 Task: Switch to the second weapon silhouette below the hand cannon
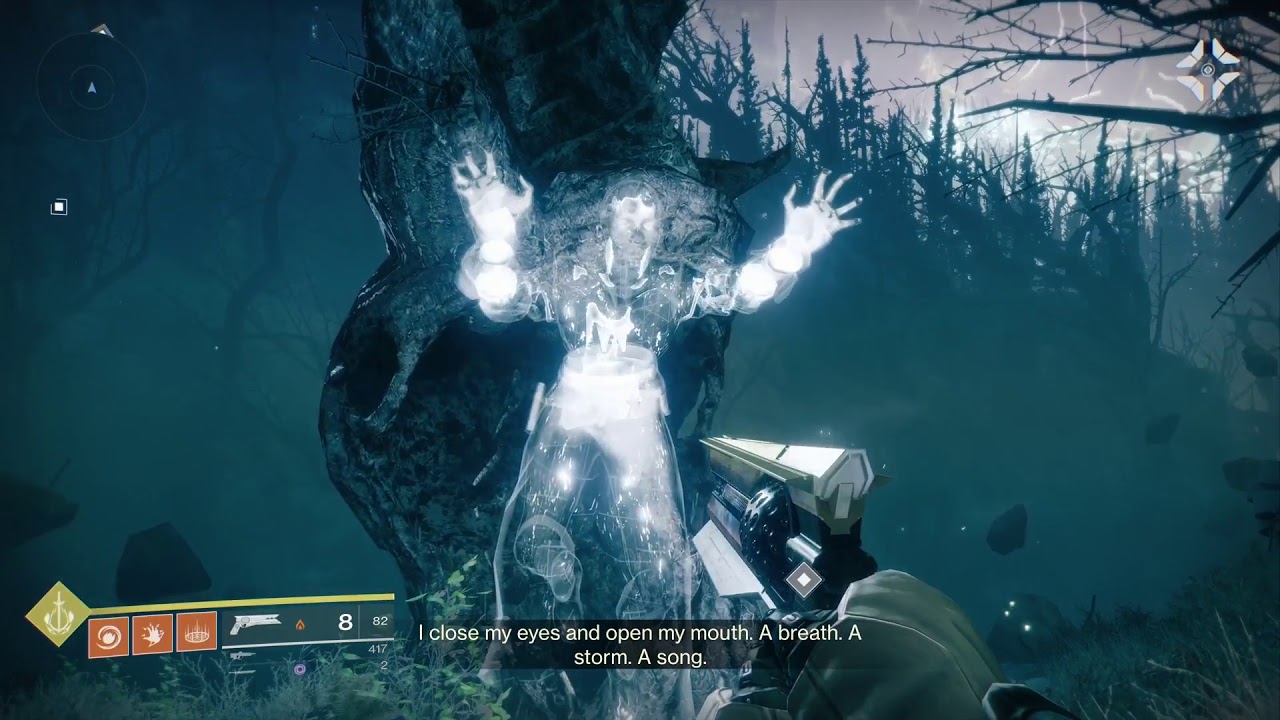pyautogui.click(x=240, y=656)
